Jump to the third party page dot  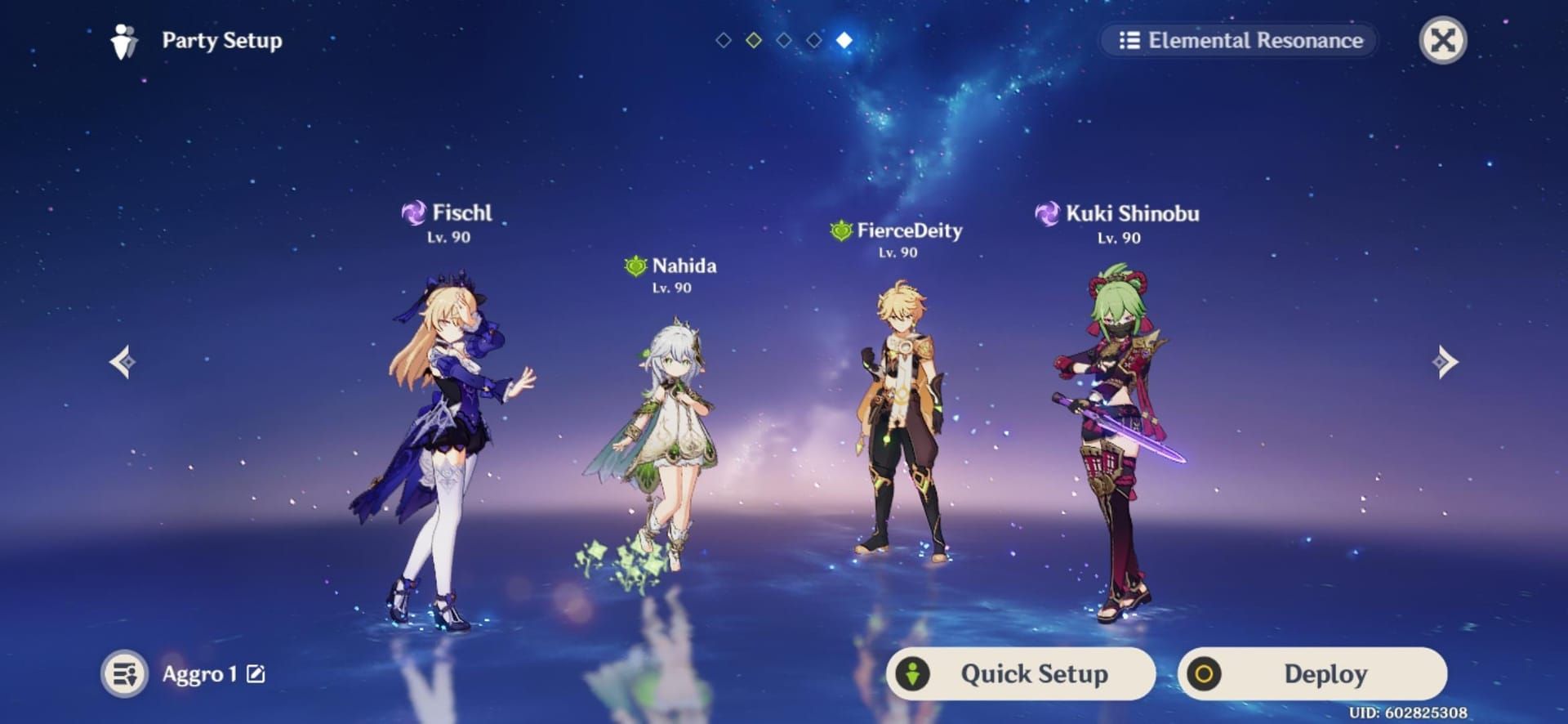pyautogui.click(x=784, y=40)
